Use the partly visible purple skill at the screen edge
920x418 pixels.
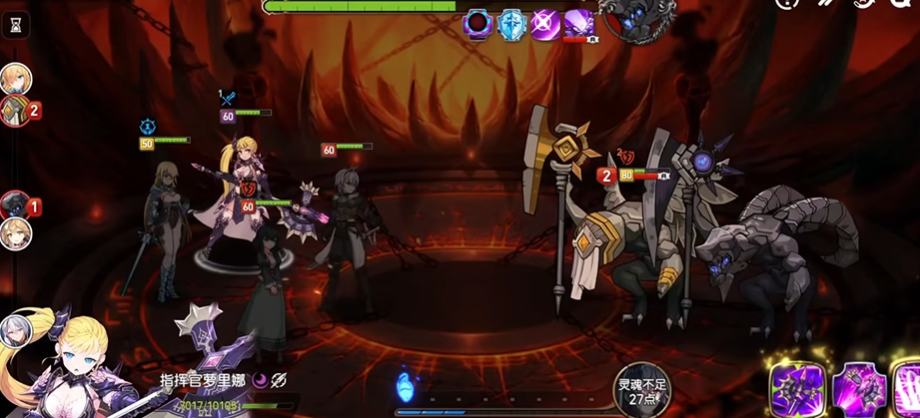pyautogui.click(x=908, y=389)
